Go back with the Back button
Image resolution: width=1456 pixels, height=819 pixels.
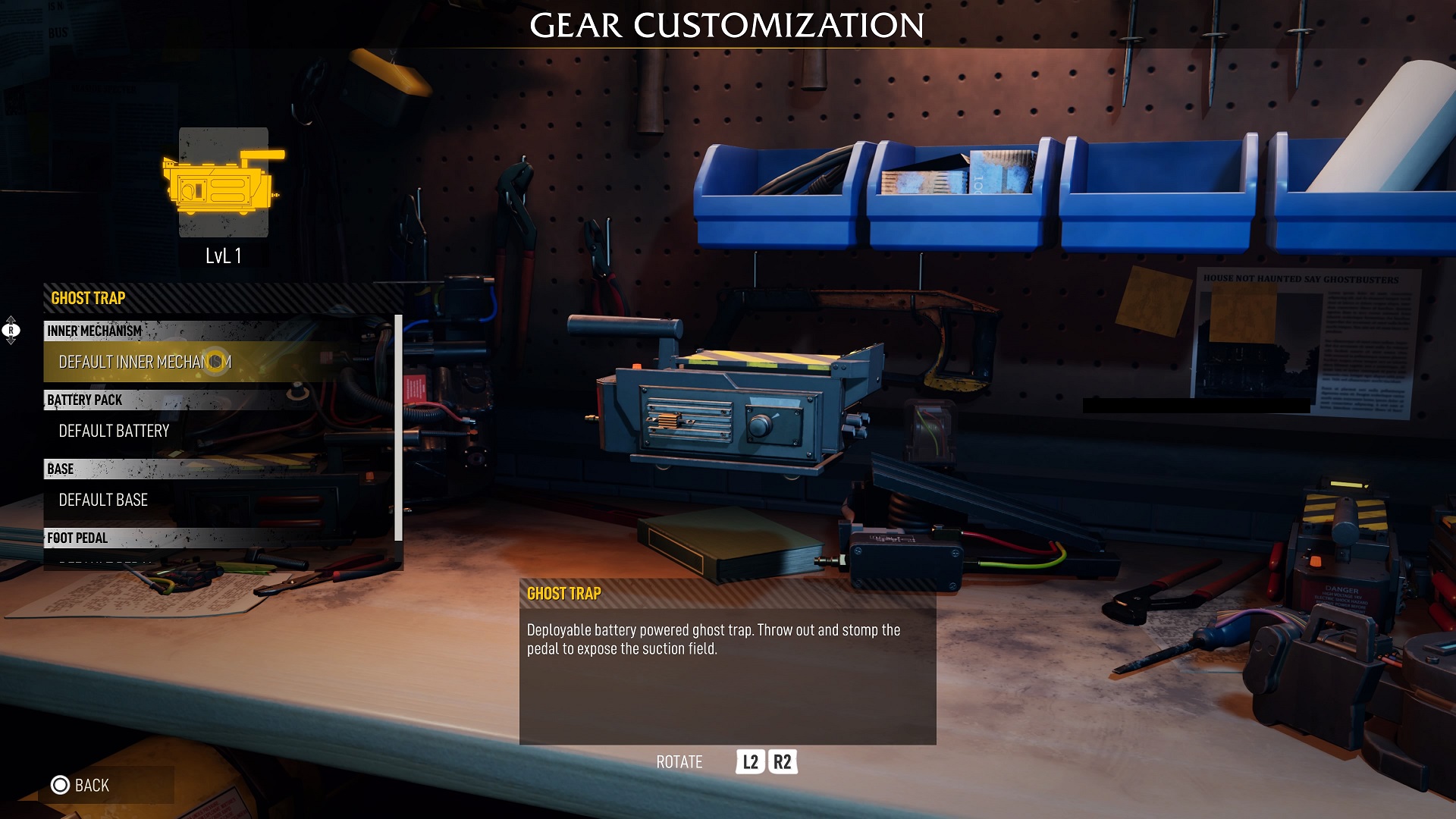coord(81,786)
